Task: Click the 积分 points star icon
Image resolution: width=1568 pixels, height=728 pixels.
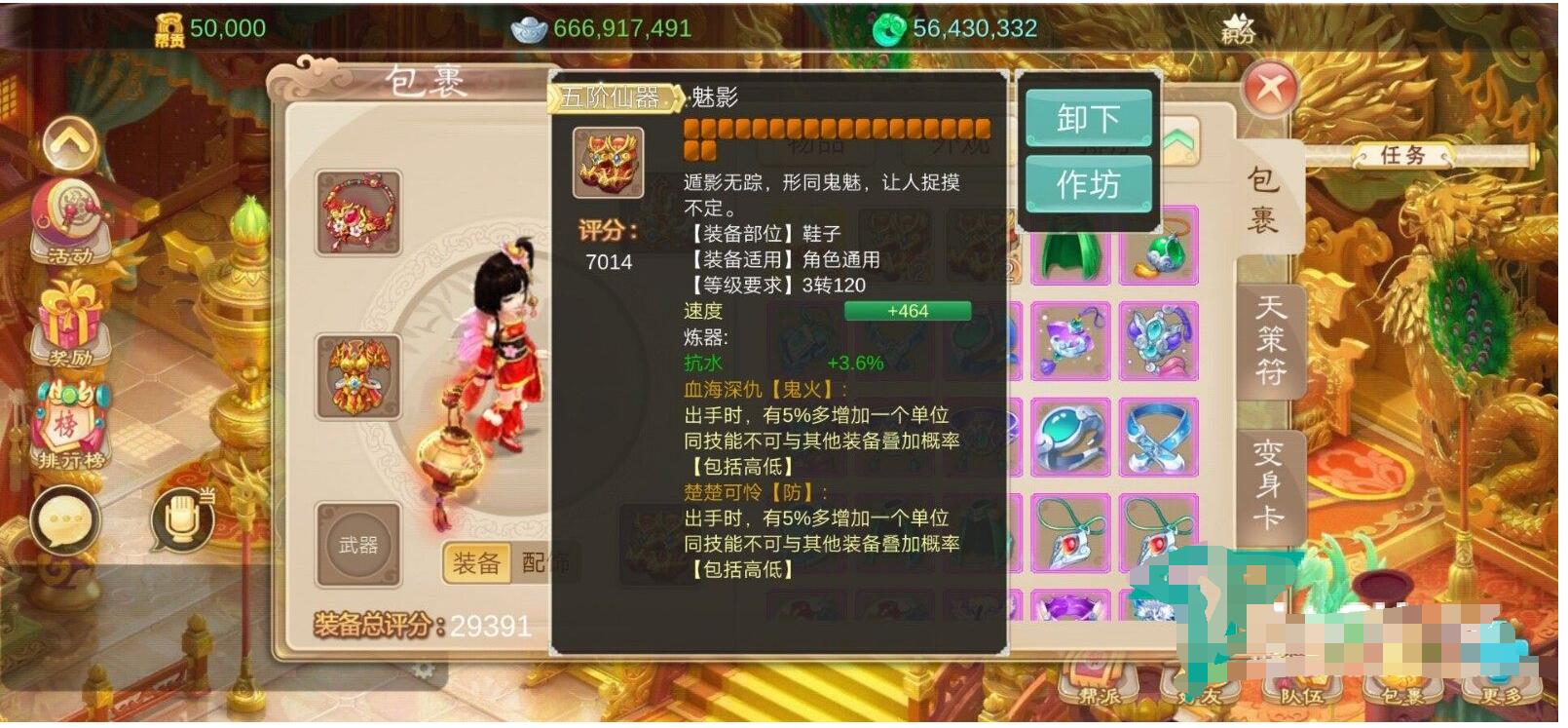Action: click(1239, 26)
